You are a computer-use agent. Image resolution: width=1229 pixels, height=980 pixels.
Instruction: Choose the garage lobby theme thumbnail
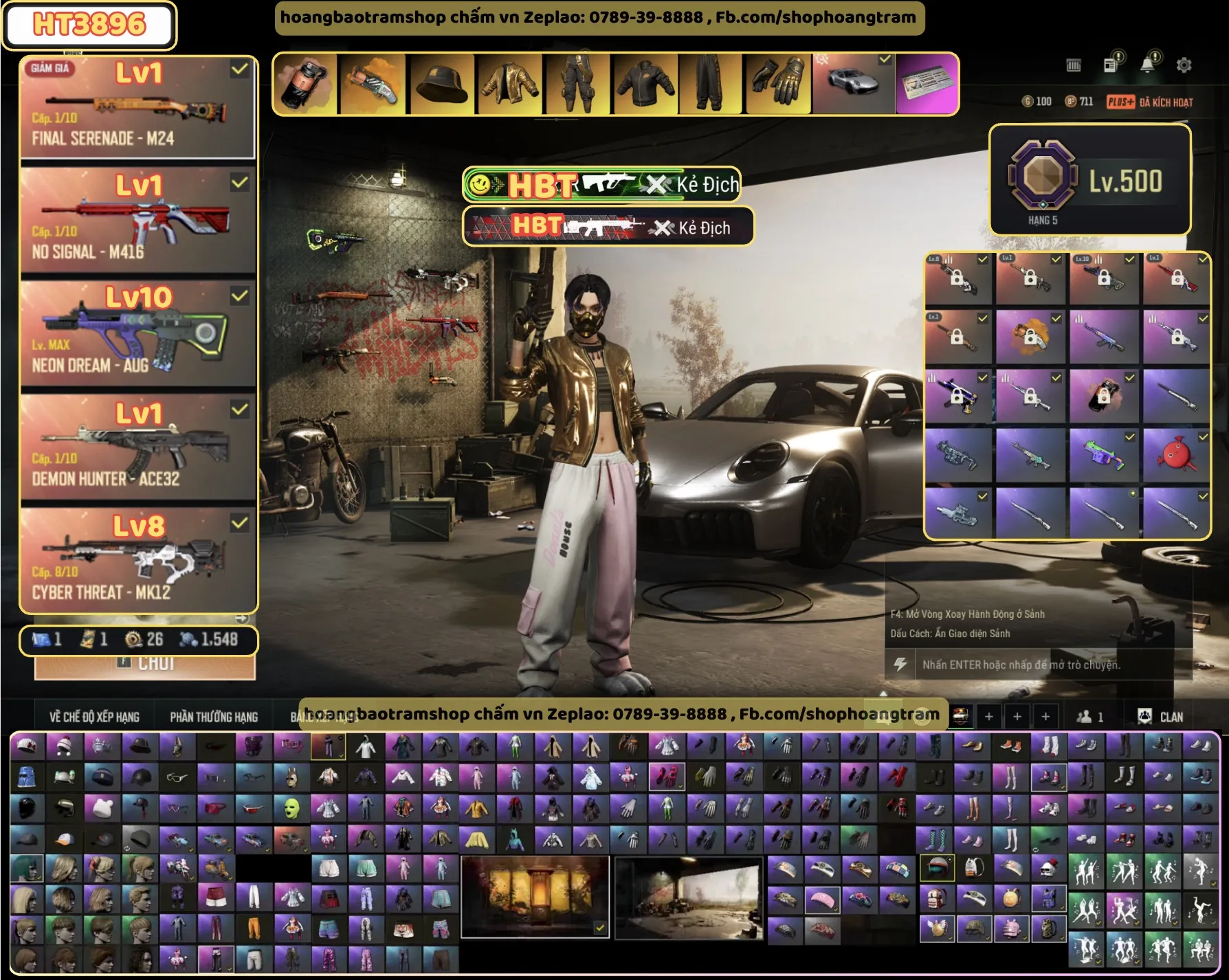(689, 897)
